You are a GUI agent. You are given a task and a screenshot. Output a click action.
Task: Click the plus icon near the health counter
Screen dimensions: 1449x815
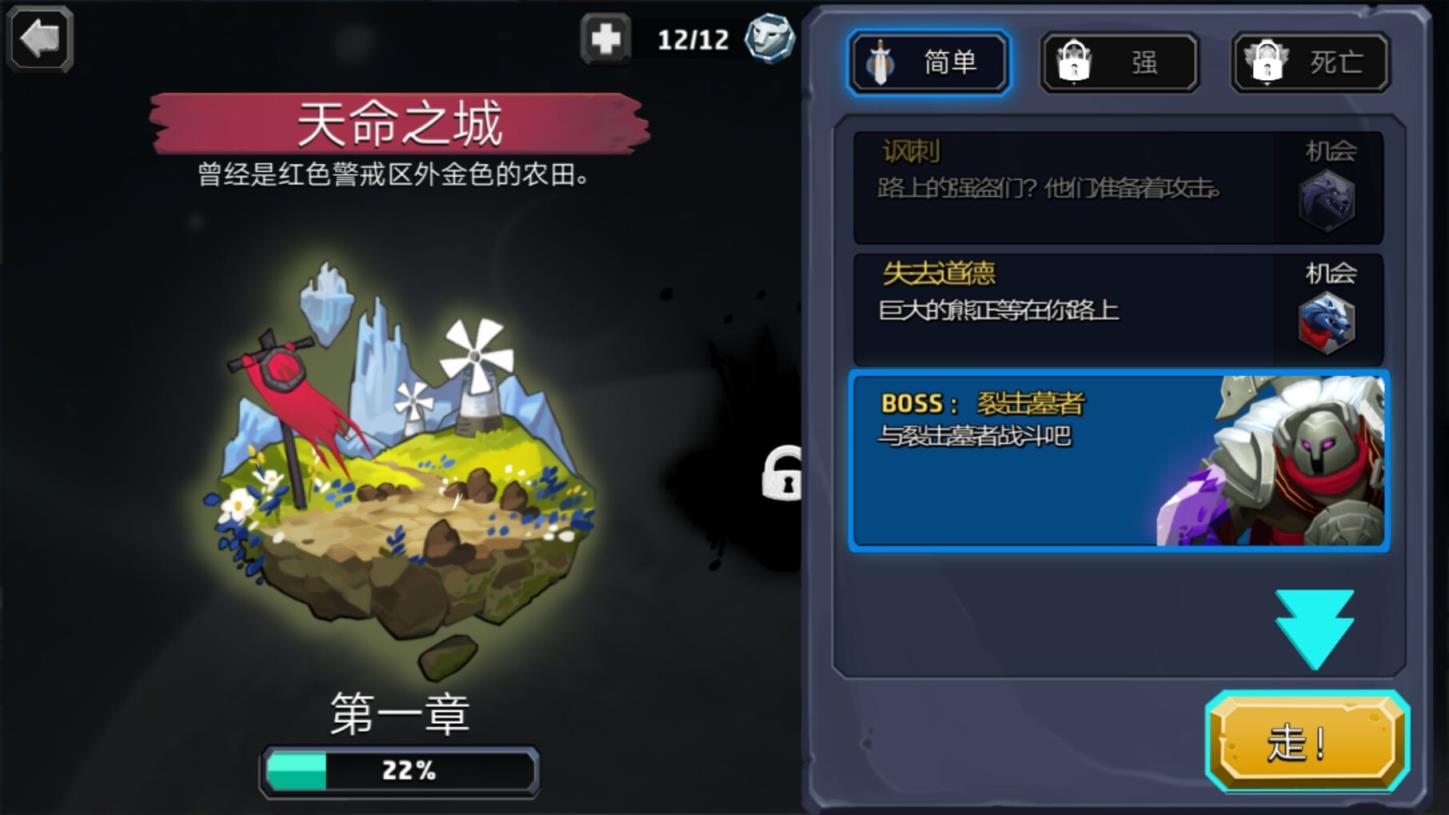click(607, 38)
